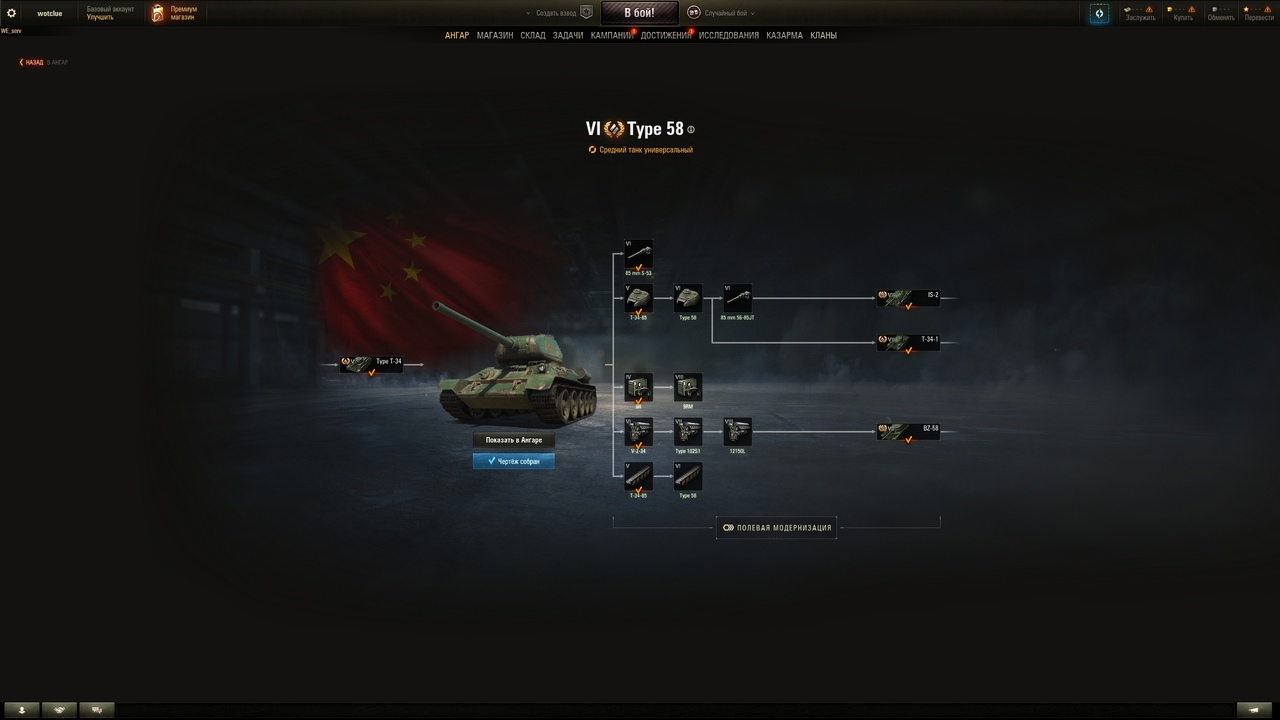Select the IS-2 tank node
Screen dimensions: 1280x720
(908, 298)
